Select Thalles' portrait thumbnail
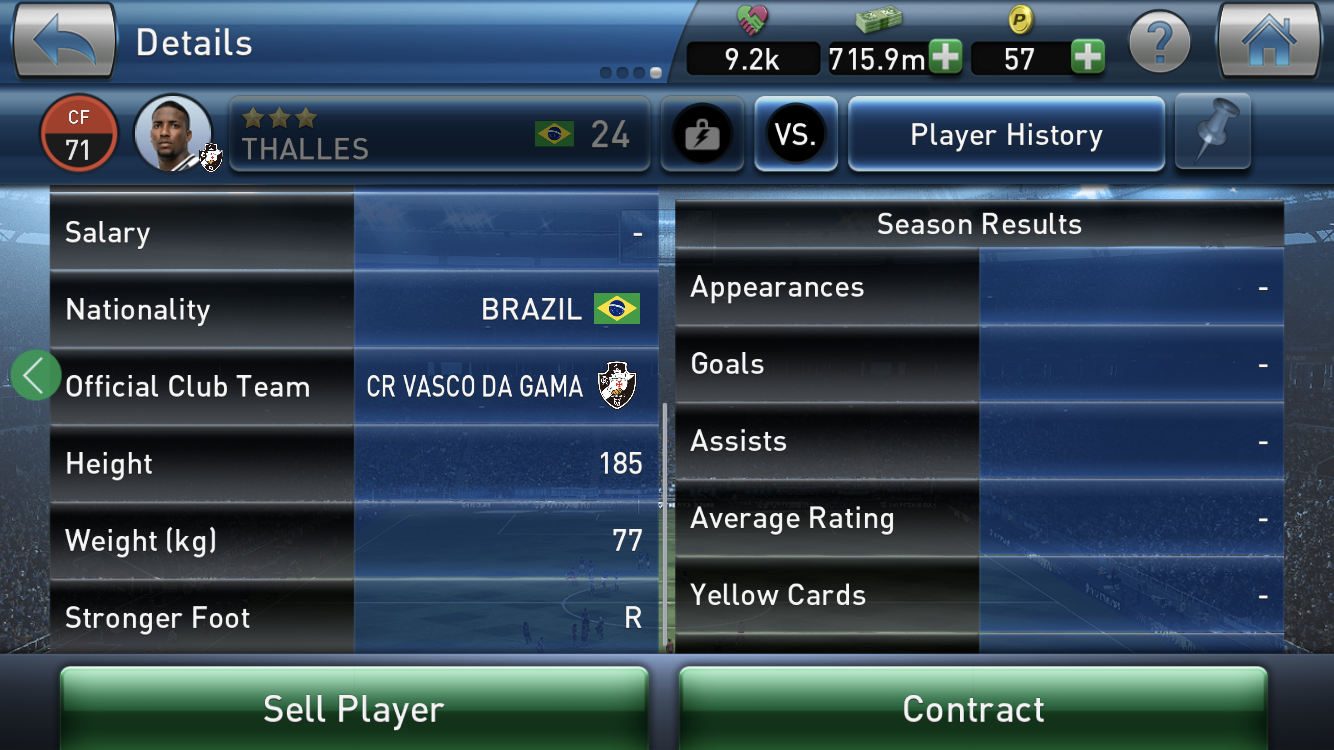 [174, 134]
